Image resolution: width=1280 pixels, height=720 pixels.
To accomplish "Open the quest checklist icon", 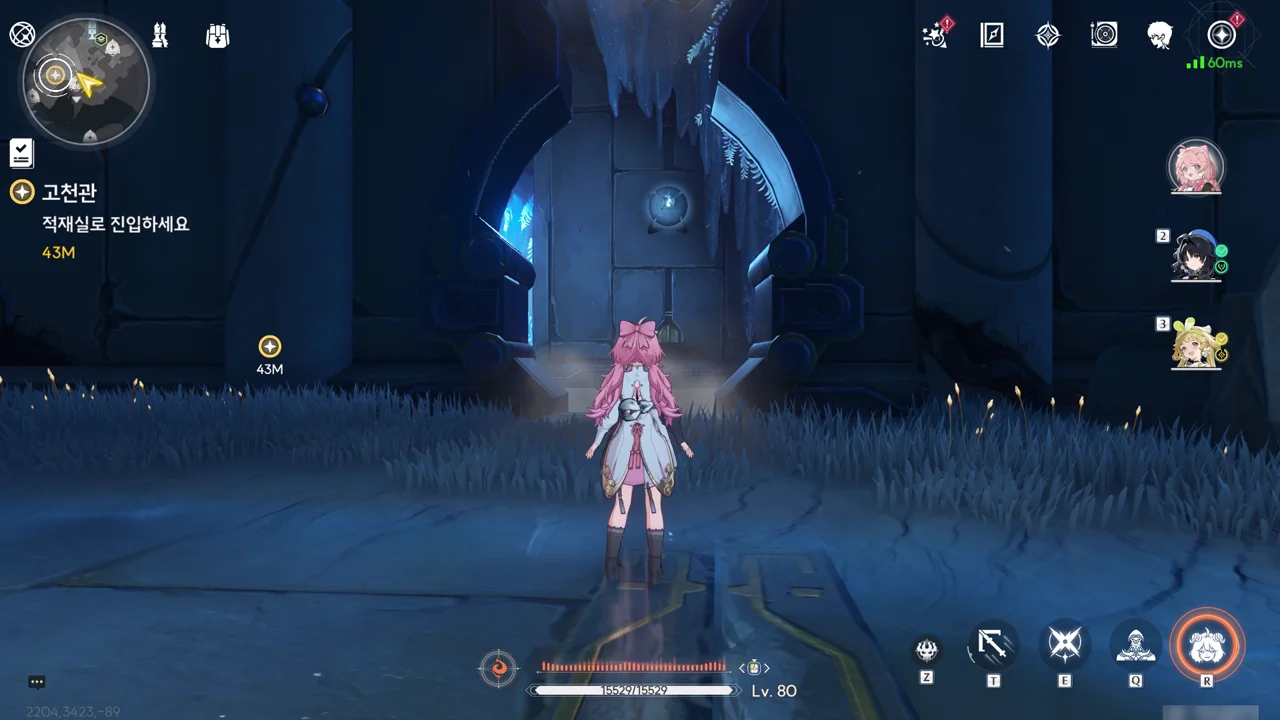I will (22, 153).
